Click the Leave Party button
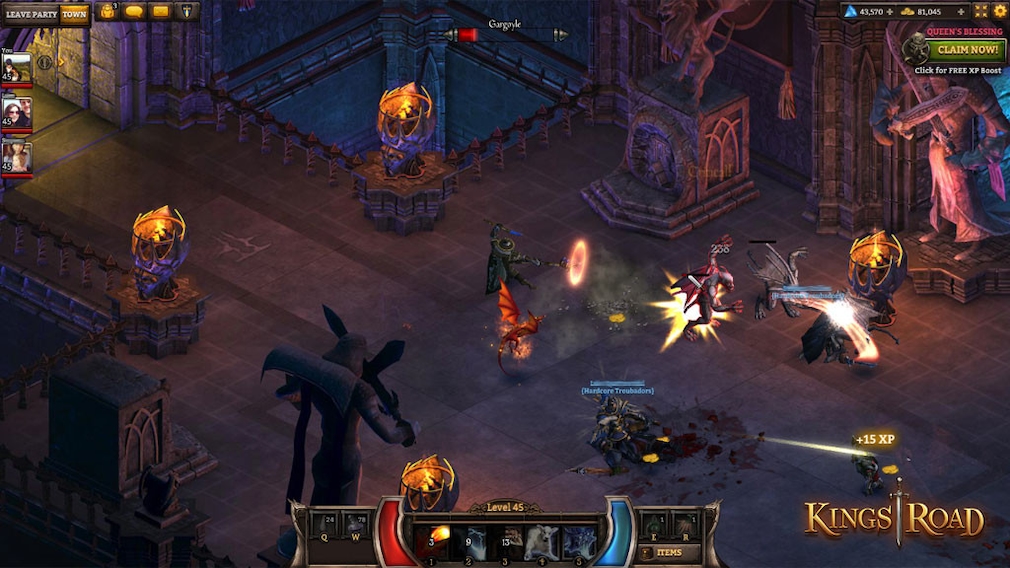Viewport: 1010px width, 568px height. [30, 14]
